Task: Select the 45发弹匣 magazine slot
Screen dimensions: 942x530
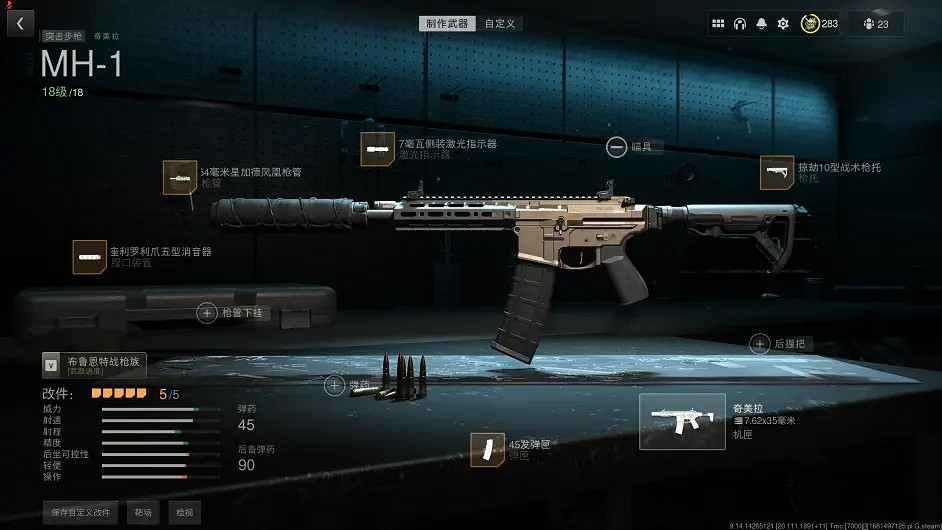Action: (487, 450)
